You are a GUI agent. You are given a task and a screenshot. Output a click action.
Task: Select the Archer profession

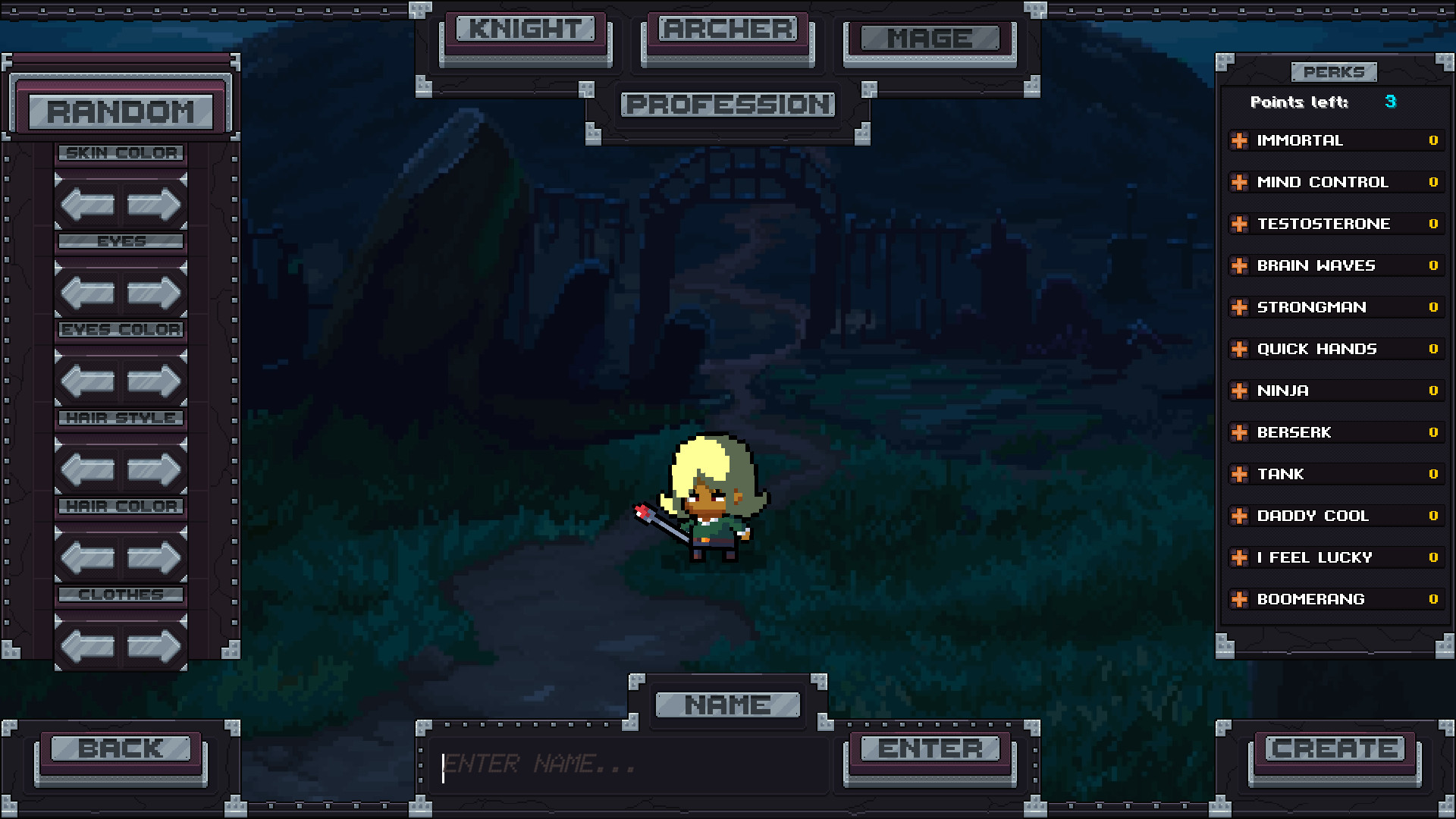pos(726,30)
